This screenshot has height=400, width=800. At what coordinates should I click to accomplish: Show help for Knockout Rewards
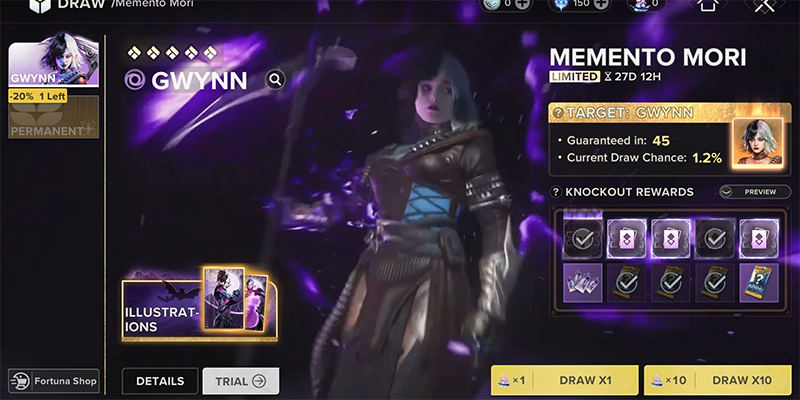tap(555, 192)
